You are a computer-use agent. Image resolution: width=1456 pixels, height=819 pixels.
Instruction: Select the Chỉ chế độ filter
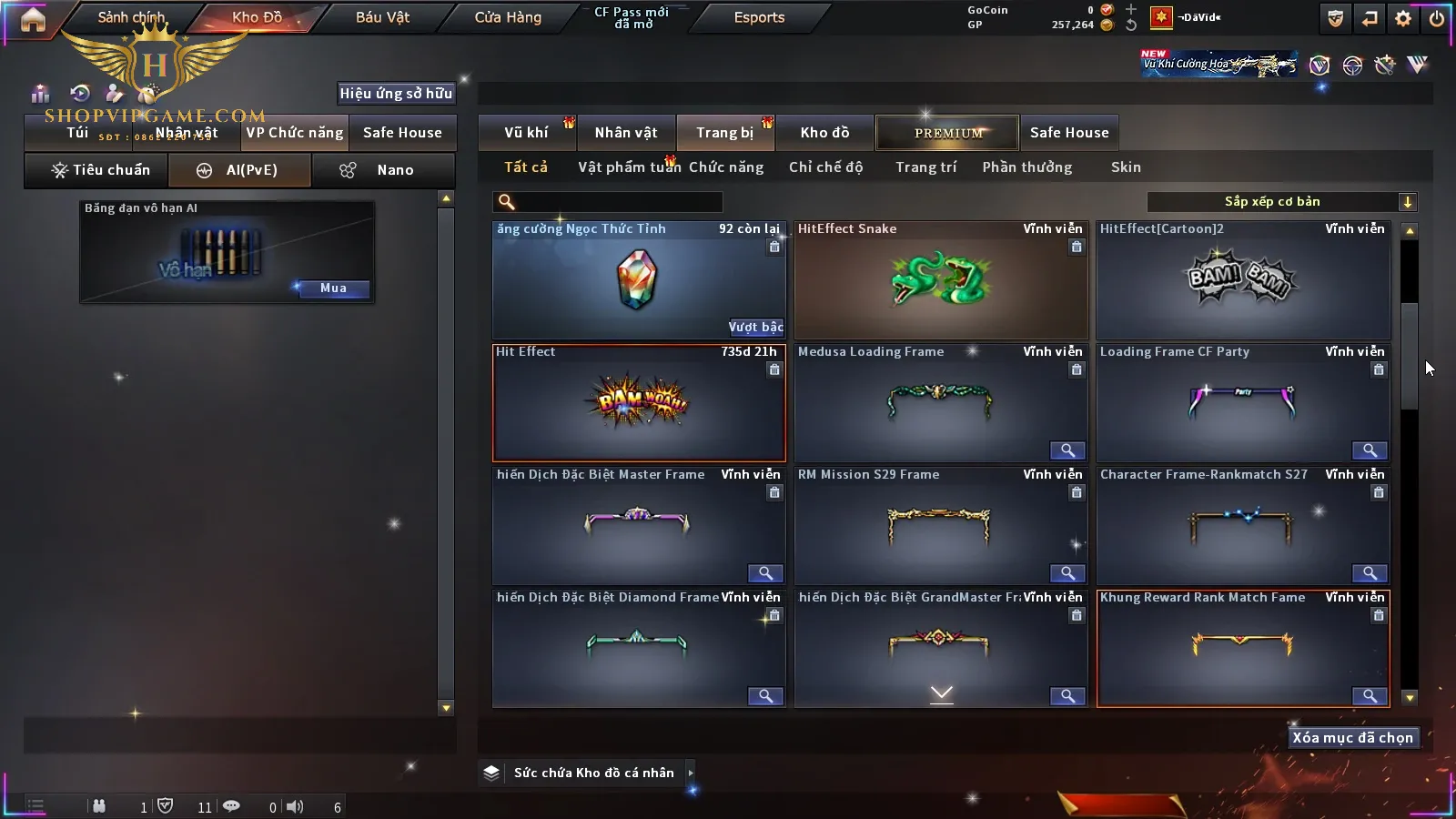coord(825,167)
